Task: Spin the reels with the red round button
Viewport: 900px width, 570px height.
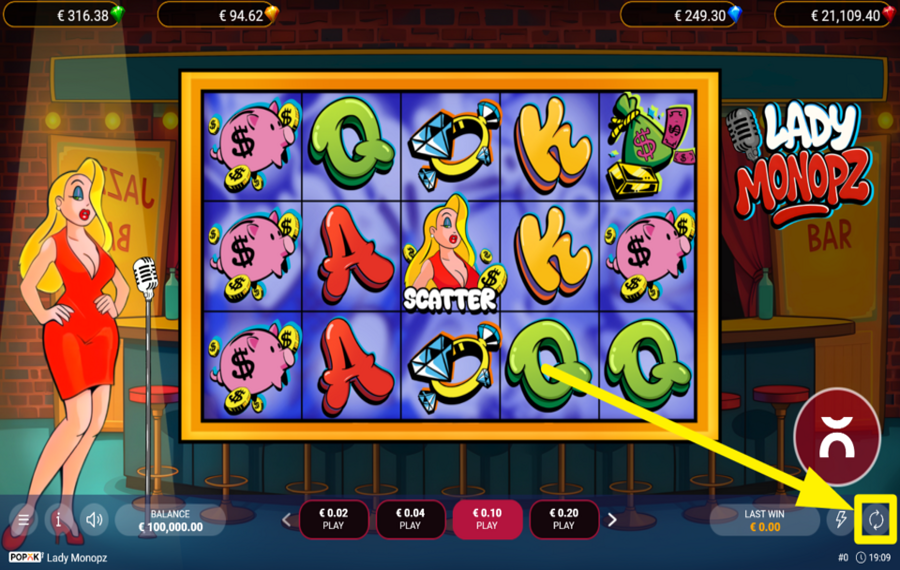Action: (836, 437)
